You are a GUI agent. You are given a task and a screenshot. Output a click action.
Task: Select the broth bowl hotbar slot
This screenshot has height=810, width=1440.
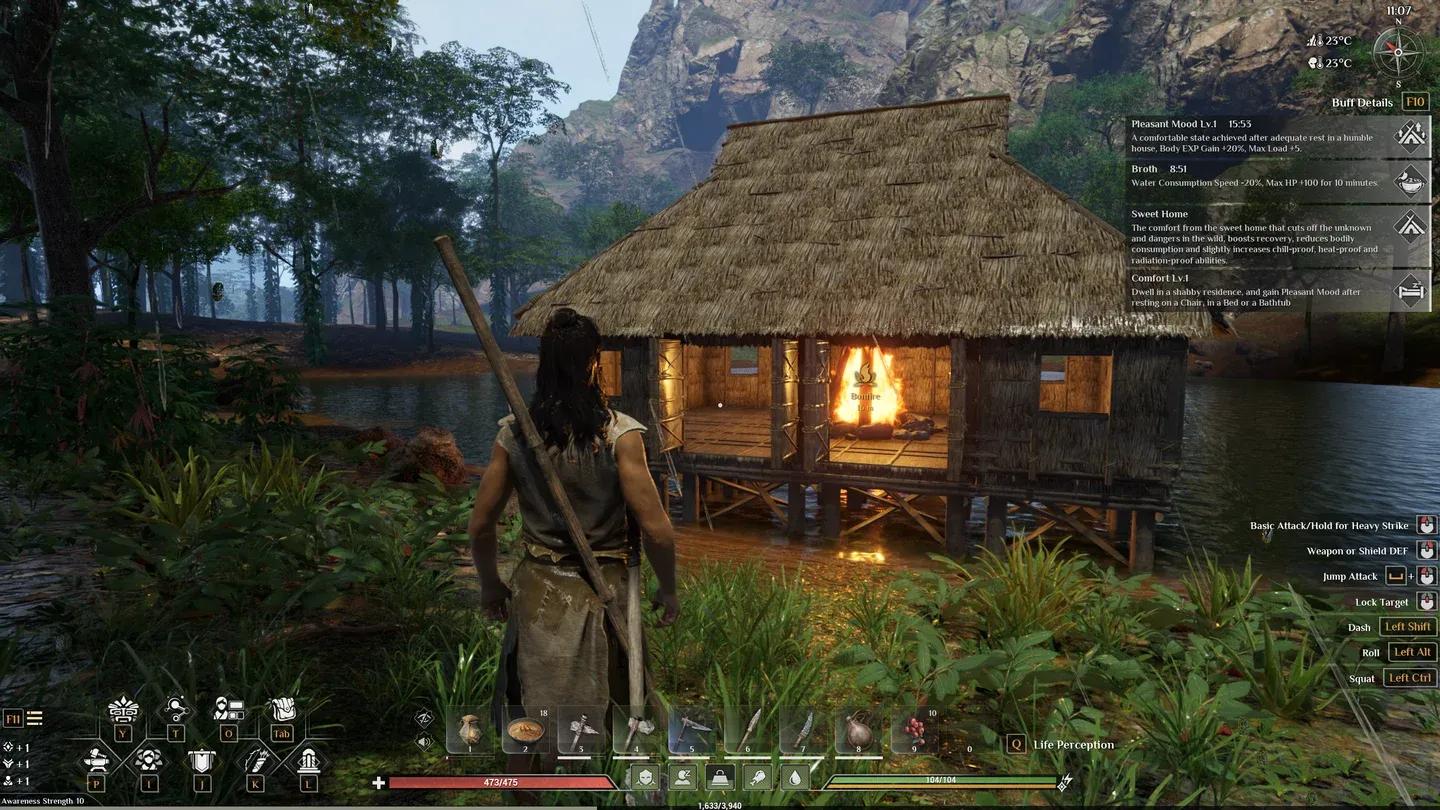pyautogui.click(x=525, y=730)
